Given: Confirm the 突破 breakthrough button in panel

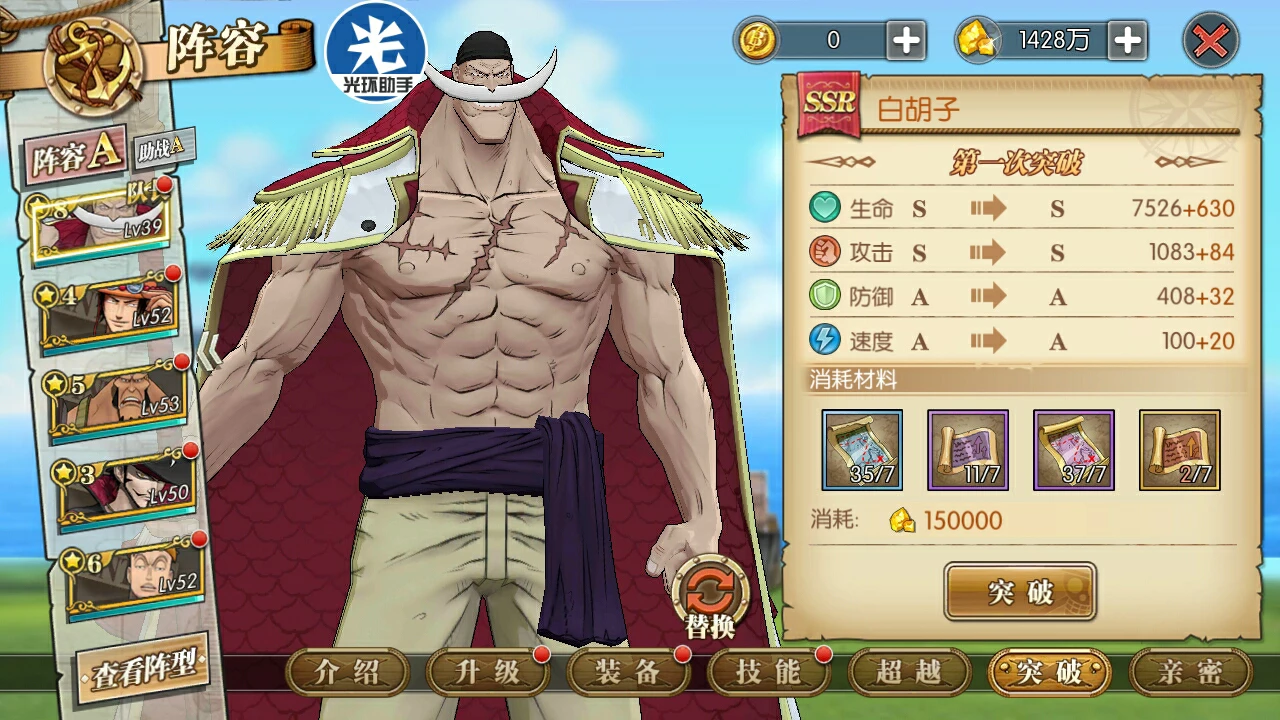Looking at the screenshot, I should [x=1020, y=591].
